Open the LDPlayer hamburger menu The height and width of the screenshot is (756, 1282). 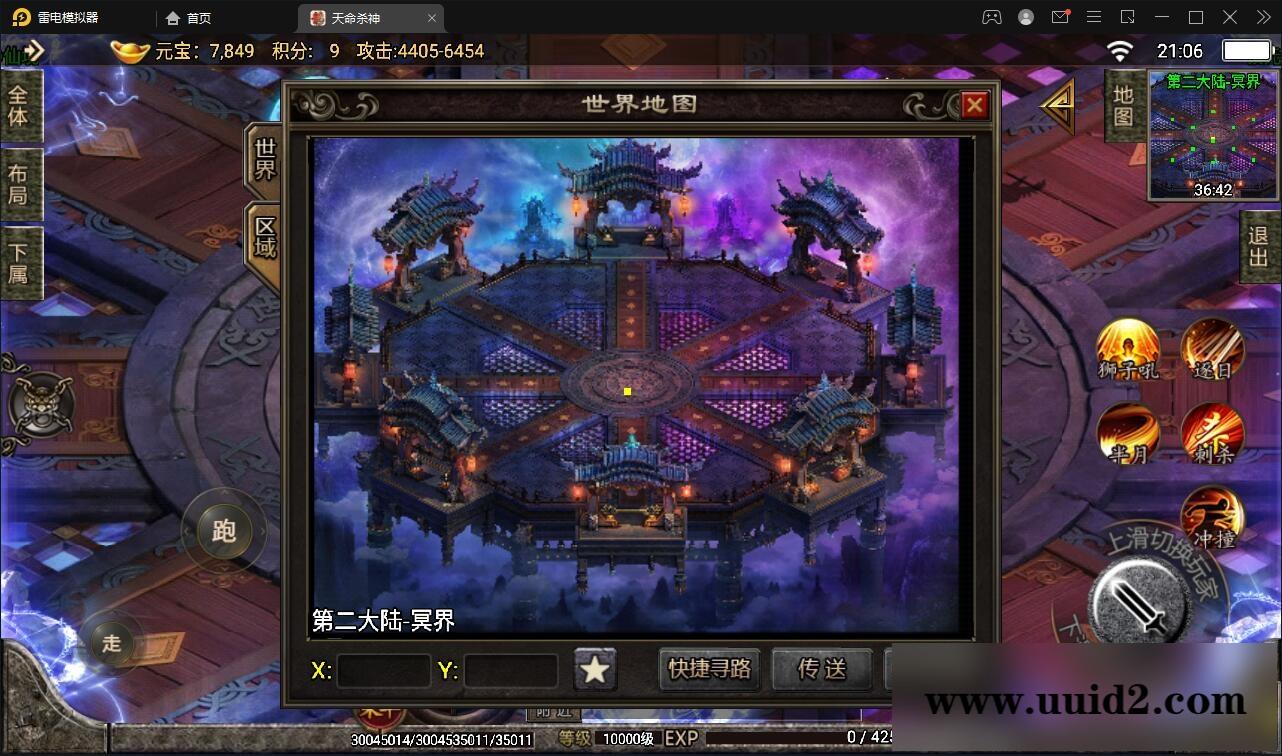click(1094, 17)
